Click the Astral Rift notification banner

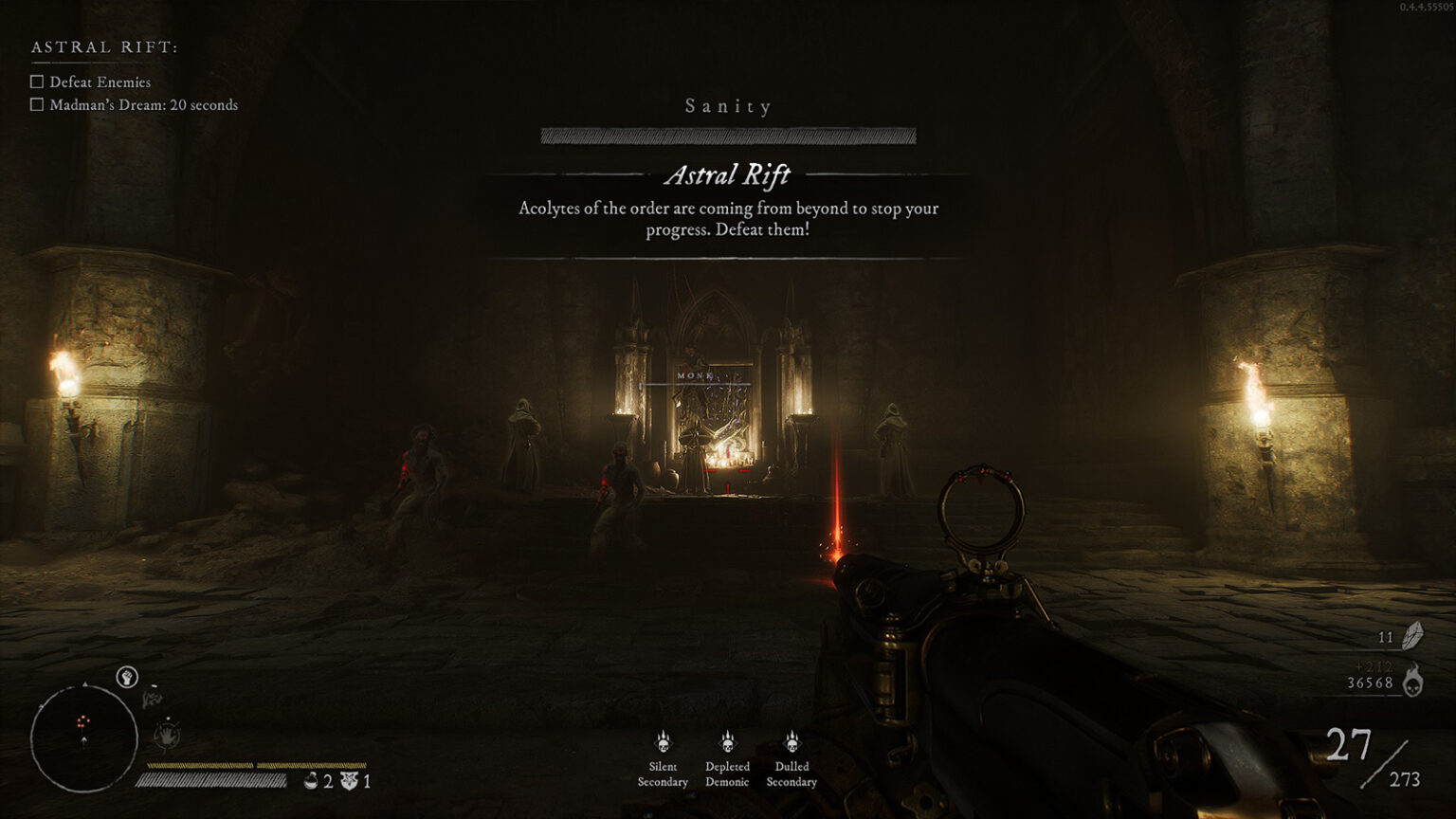click(728, 204)
